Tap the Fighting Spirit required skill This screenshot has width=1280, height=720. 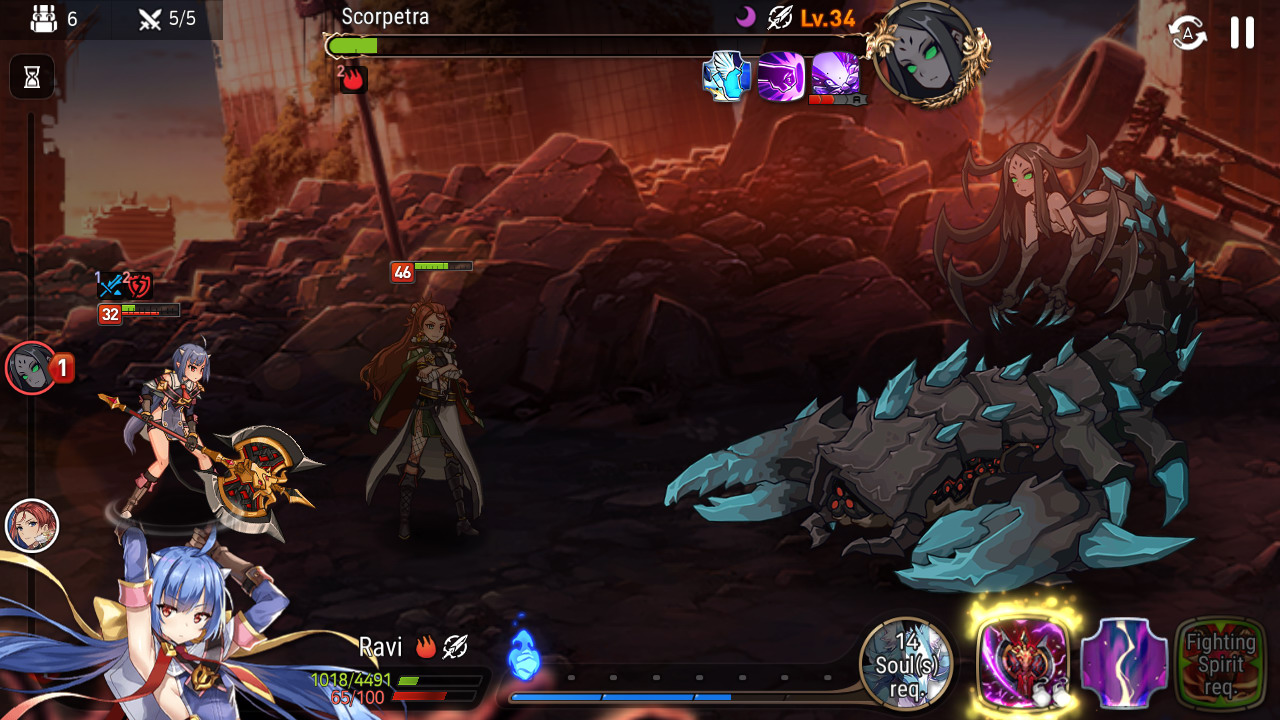1220,663
